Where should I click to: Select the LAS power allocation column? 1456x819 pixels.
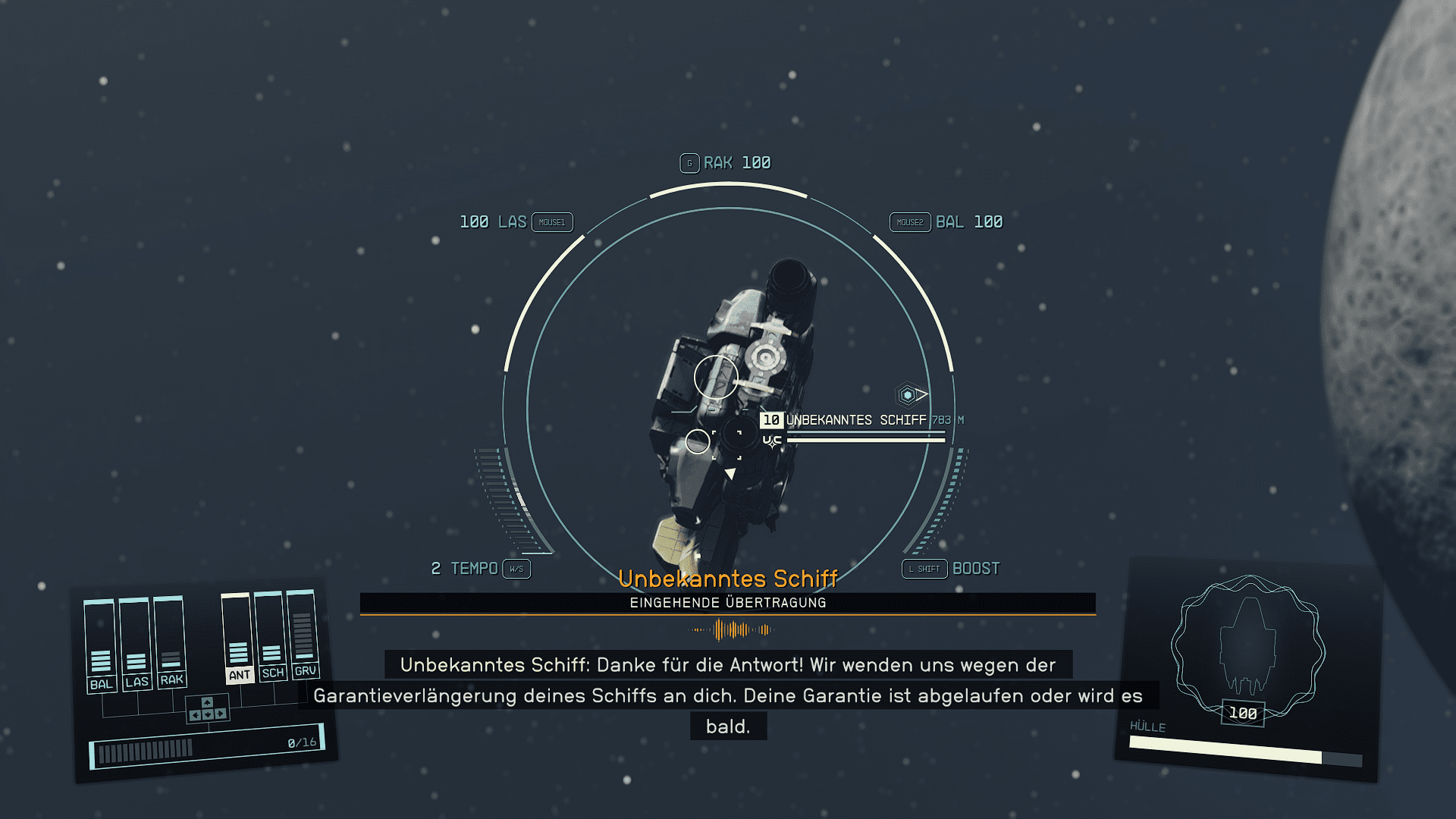[x=136, y=642]
